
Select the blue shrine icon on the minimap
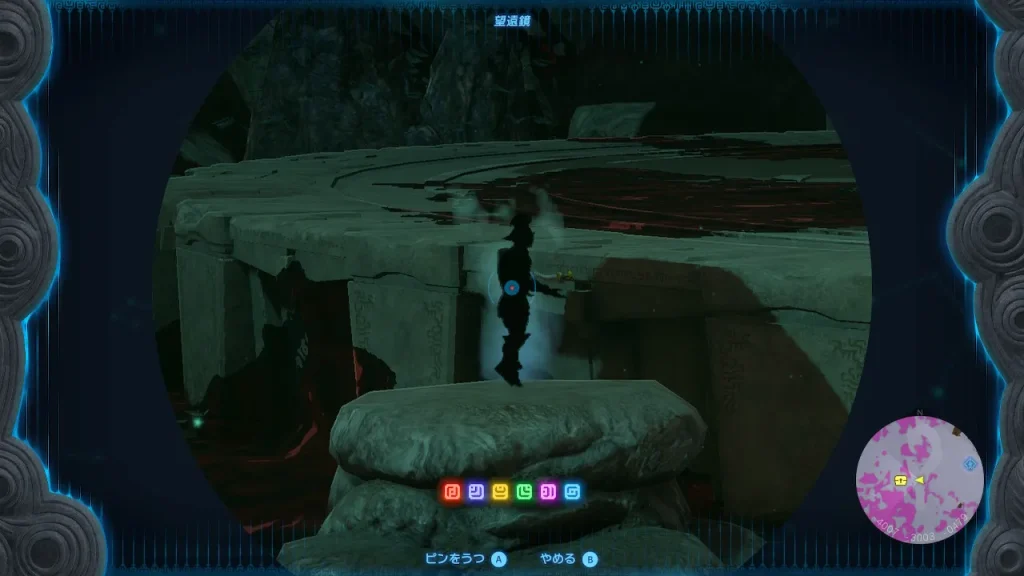[969, 464]
